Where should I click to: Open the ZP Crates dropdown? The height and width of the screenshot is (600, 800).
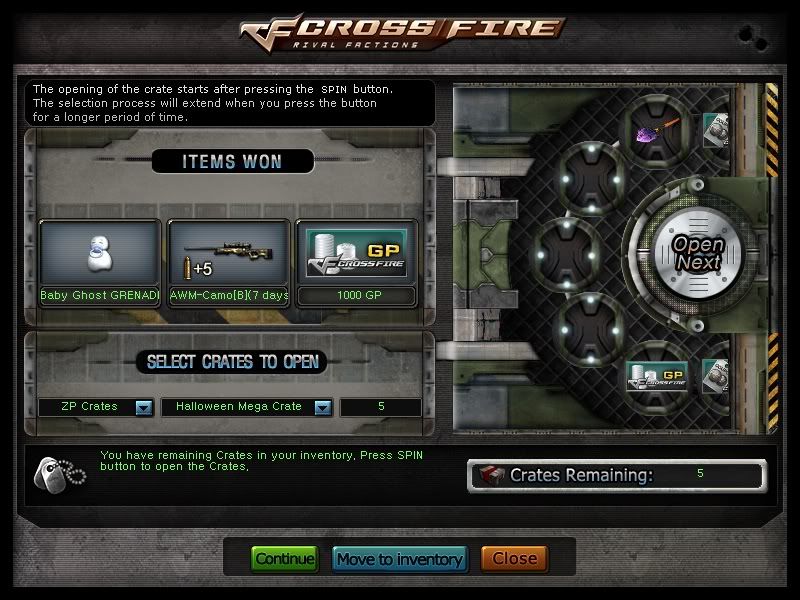143,407
